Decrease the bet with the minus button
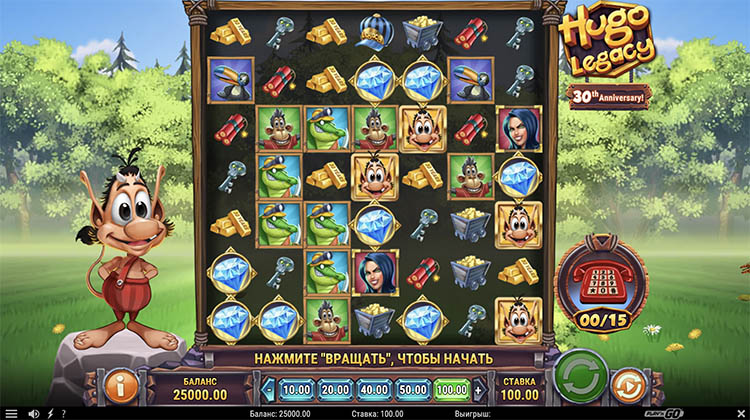This screenshot has height=420, width=750. coord(269,389)
